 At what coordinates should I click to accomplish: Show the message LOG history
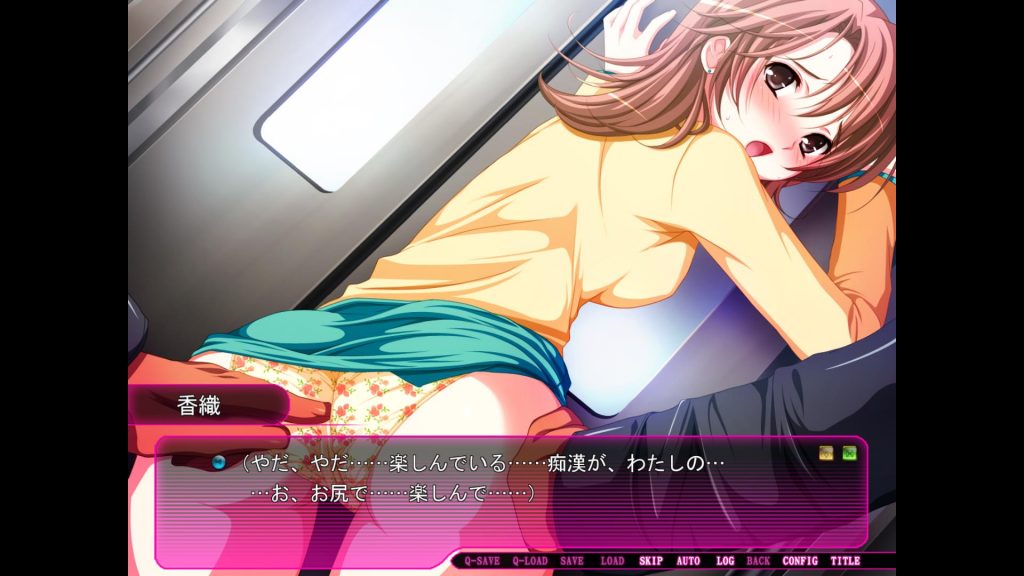pyautogui.click(x=725, y=561)
